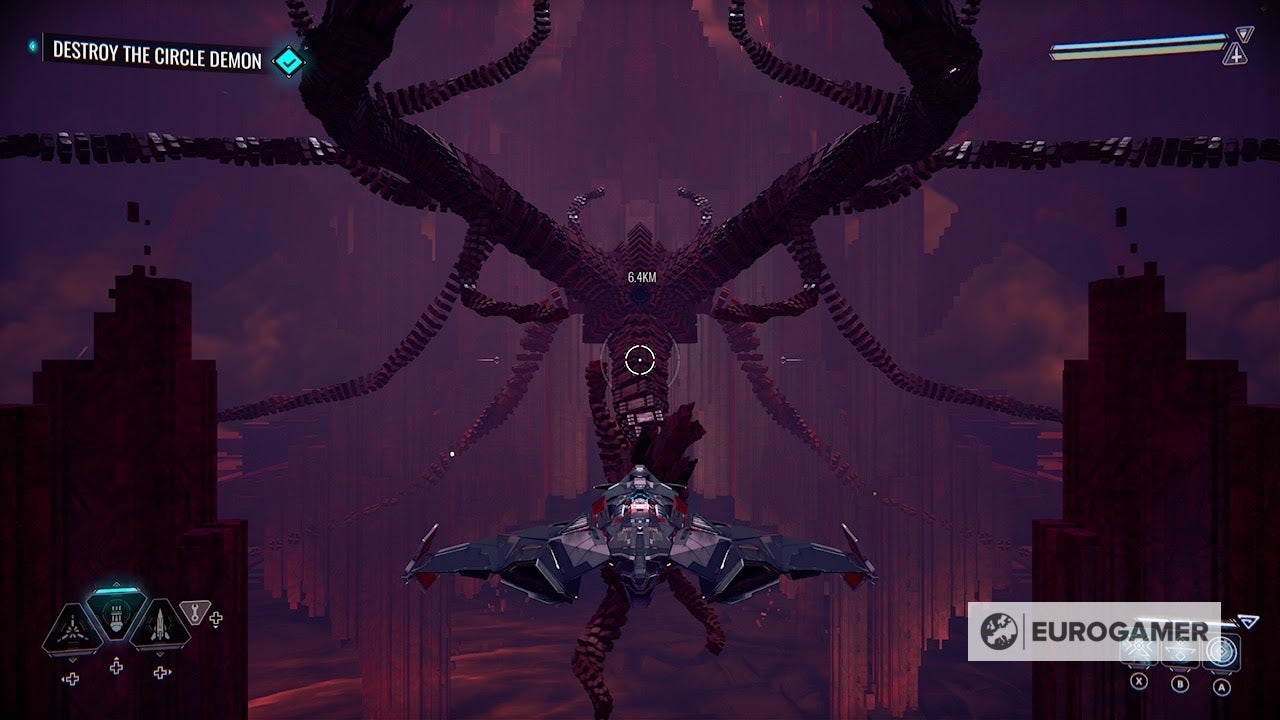Click the wrench repair drone icon

(194, 613)
